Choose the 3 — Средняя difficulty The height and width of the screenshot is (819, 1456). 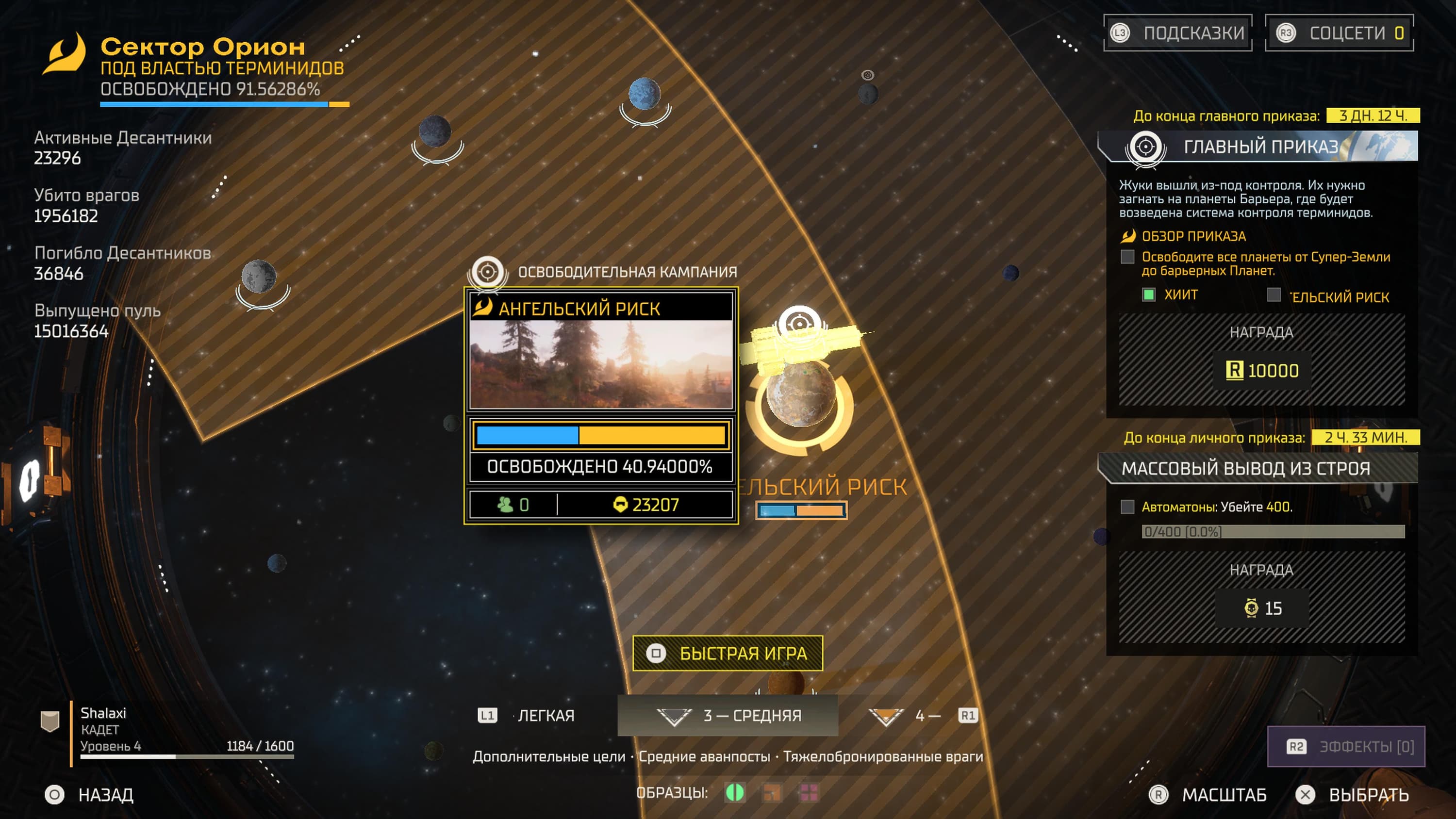click(x=728, y=716)
